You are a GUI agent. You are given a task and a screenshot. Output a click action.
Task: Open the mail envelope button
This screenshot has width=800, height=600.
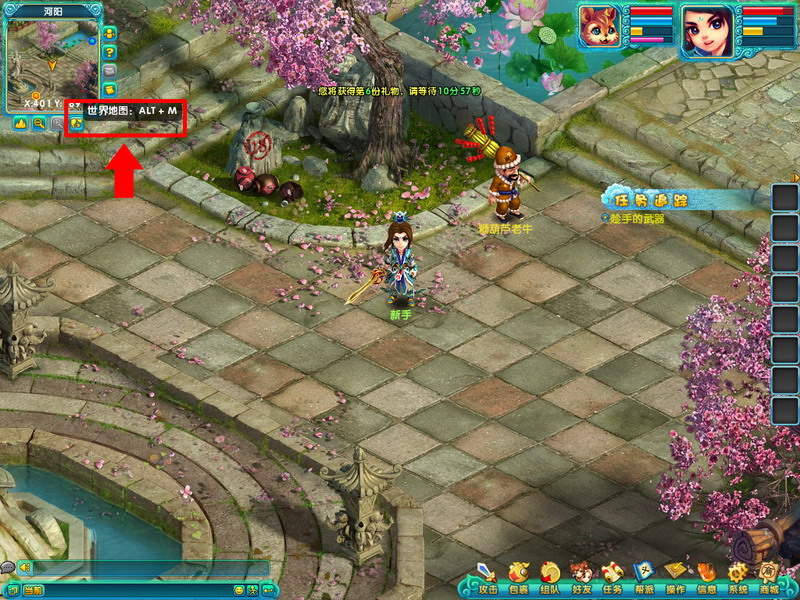pos(110,71)
